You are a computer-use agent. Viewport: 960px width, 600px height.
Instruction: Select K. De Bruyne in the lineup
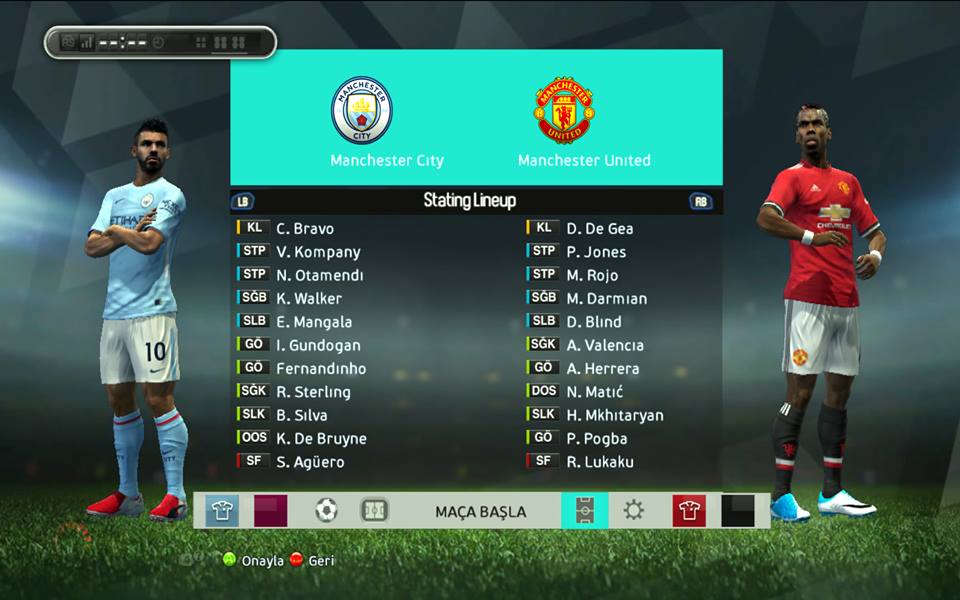321,439
